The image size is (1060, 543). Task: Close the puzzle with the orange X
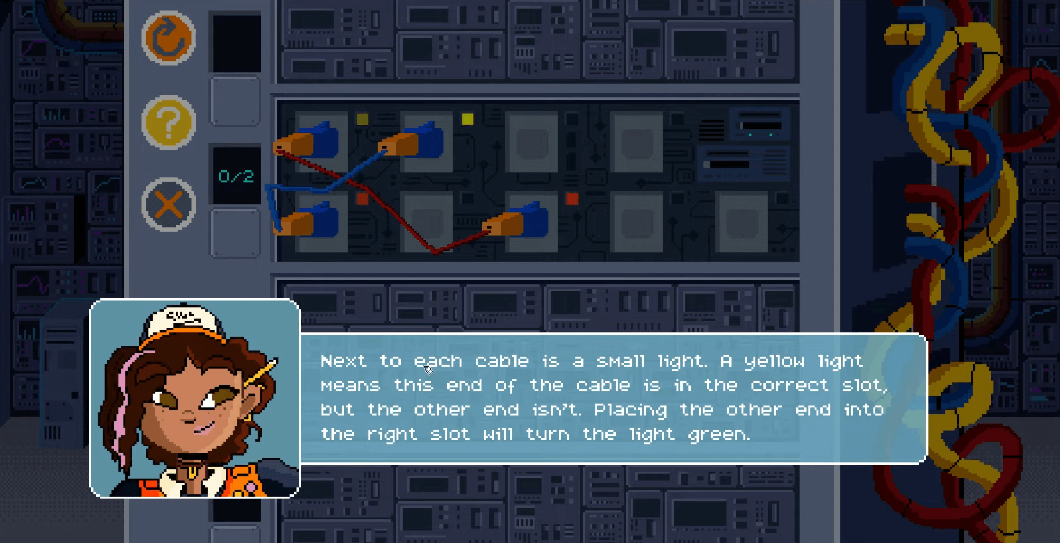coord(168,205)
